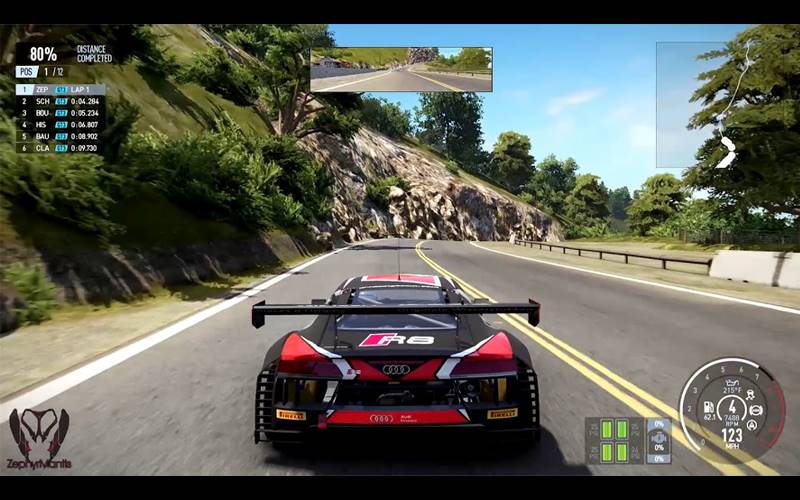This screenshot has height=500, width=800.
Task: Click the oil temperature icon
Action: pos(733,383)
